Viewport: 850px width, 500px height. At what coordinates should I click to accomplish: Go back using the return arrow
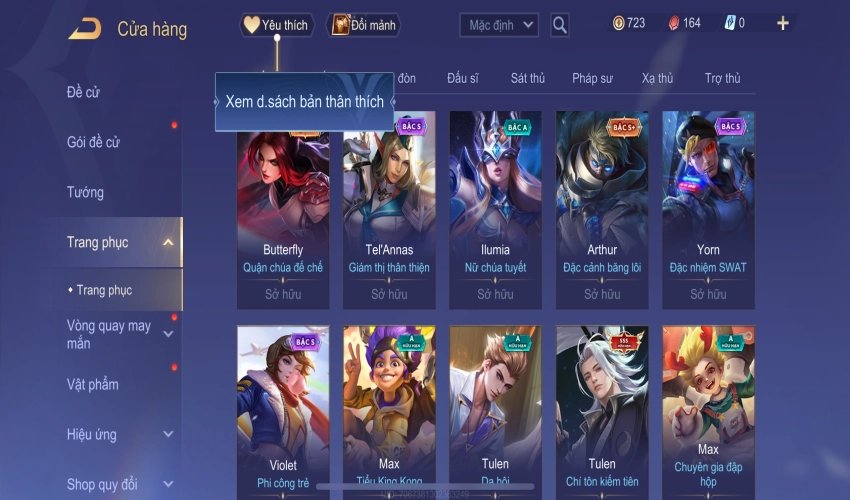[x=84, y=29]
